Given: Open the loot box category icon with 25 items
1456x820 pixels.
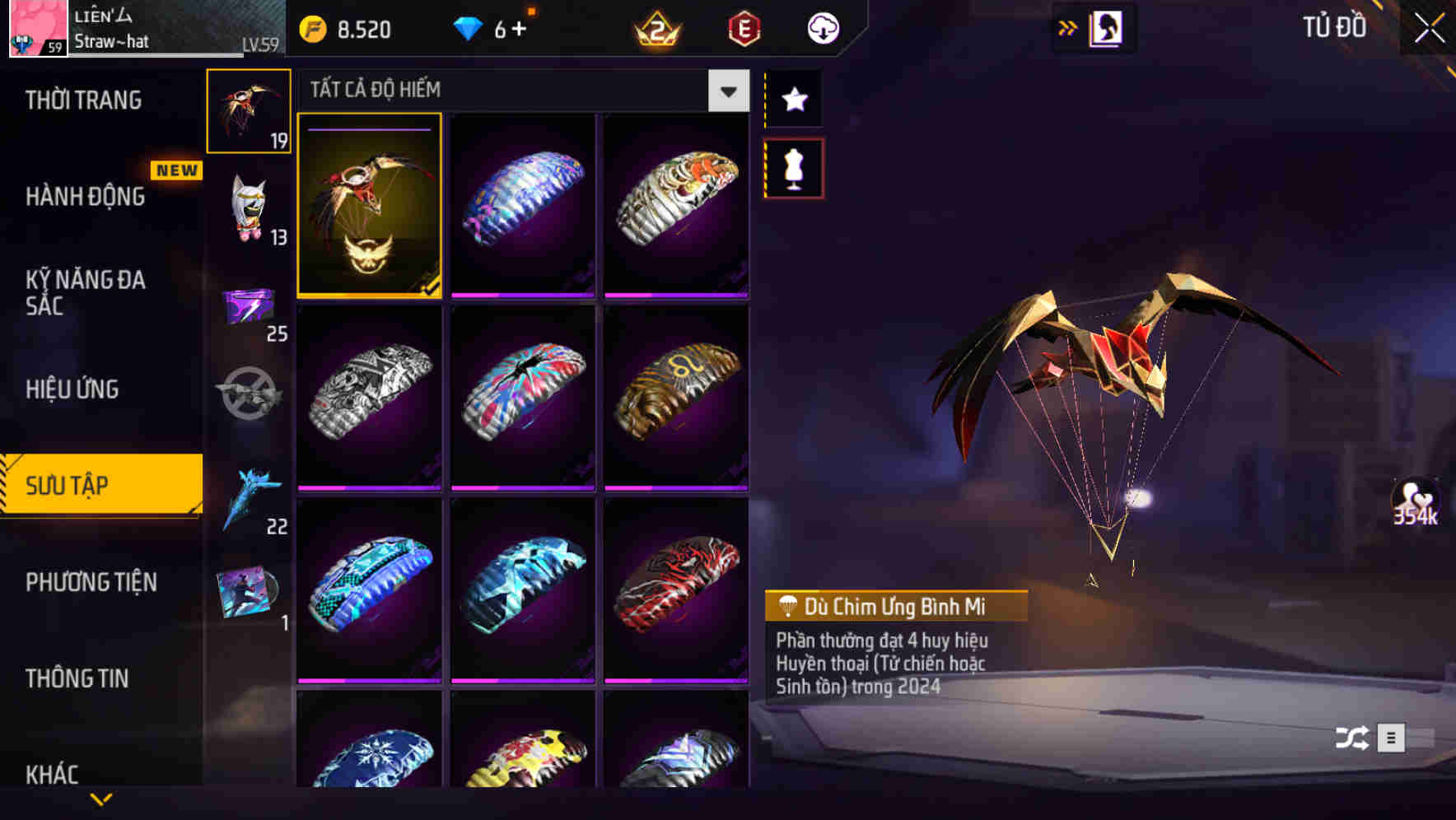Looking at the screenshot, I should (248, 311).
